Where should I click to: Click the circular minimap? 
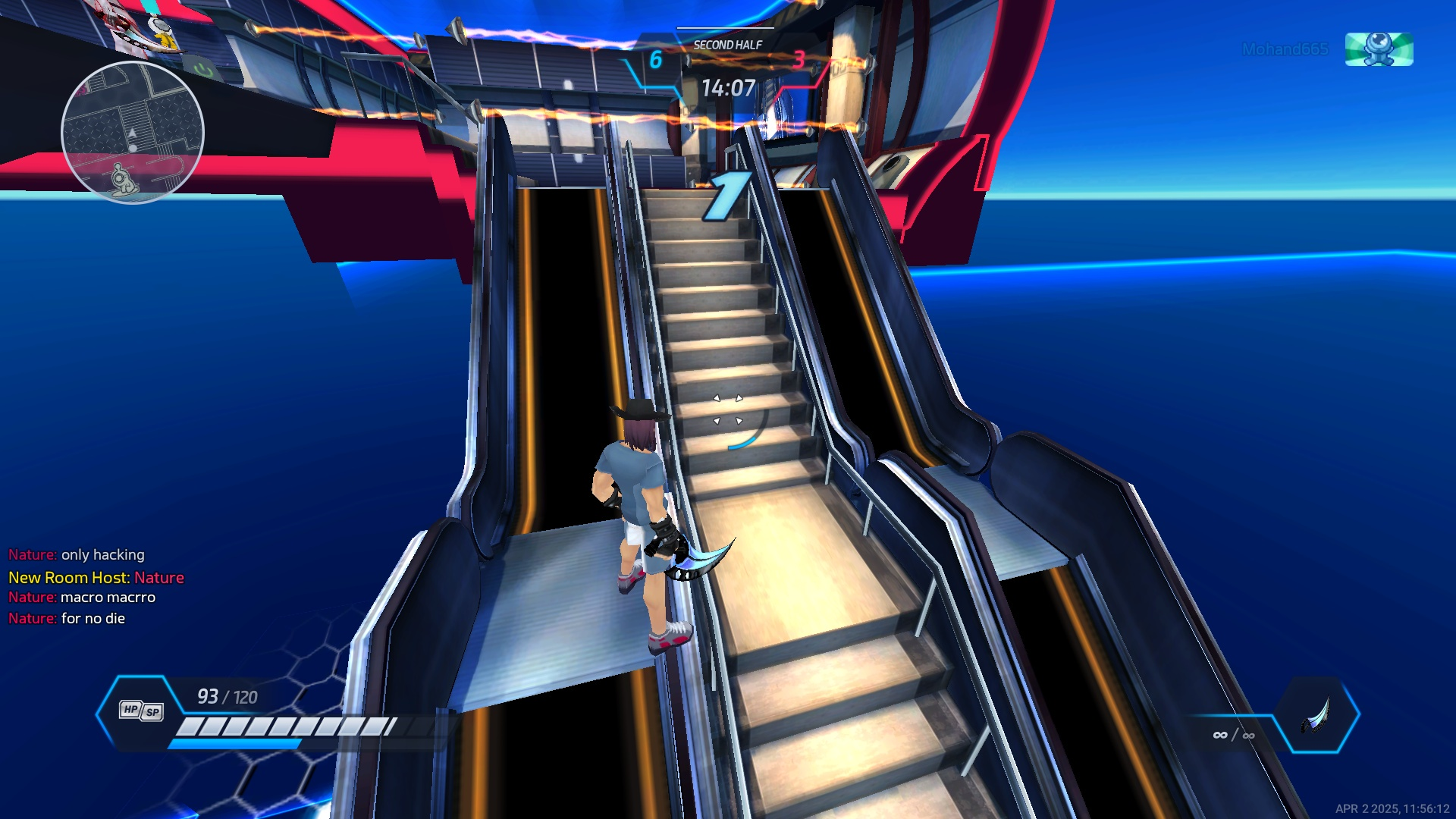point(133,133)
